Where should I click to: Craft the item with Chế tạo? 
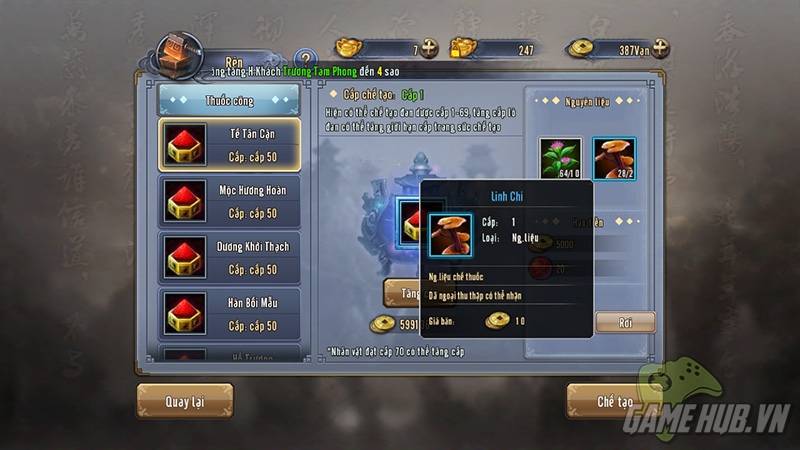click(615, 401)
